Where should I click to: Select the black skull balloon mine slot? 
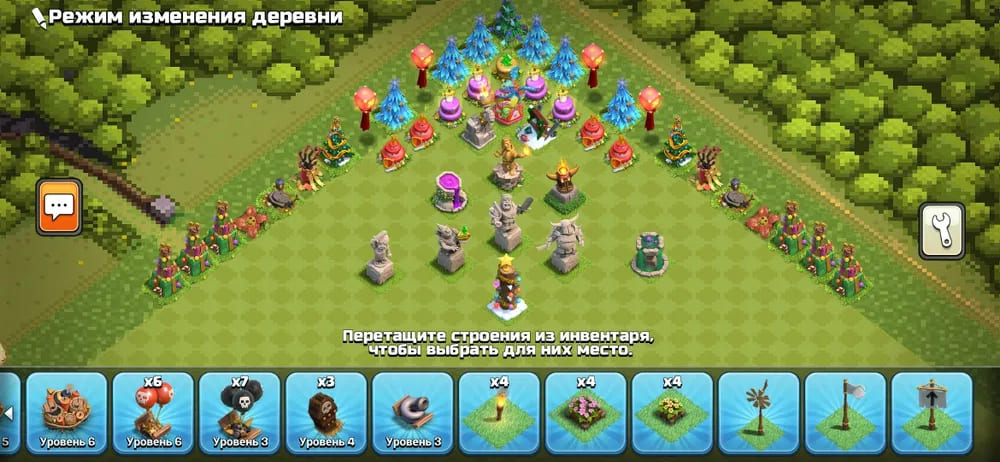click(240, 412)
